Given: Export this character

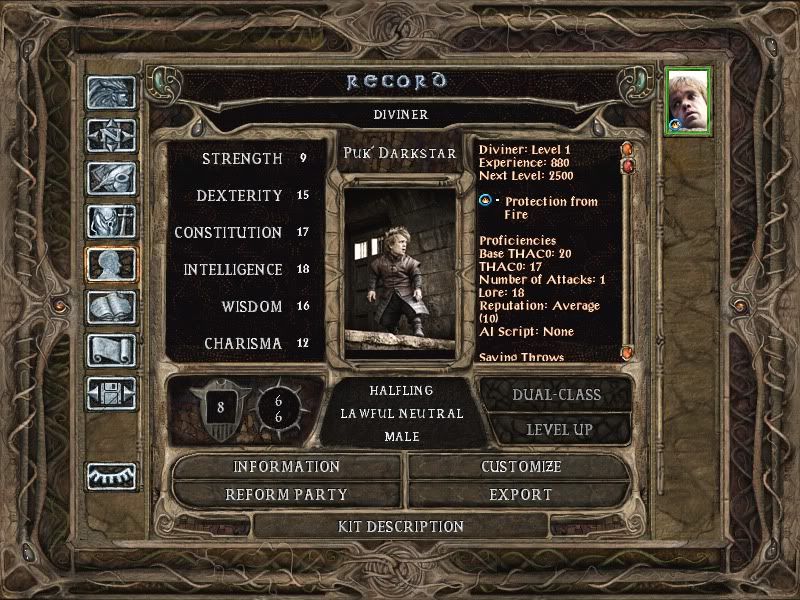Looking at the screenshot, I should (x=521, y=495).
